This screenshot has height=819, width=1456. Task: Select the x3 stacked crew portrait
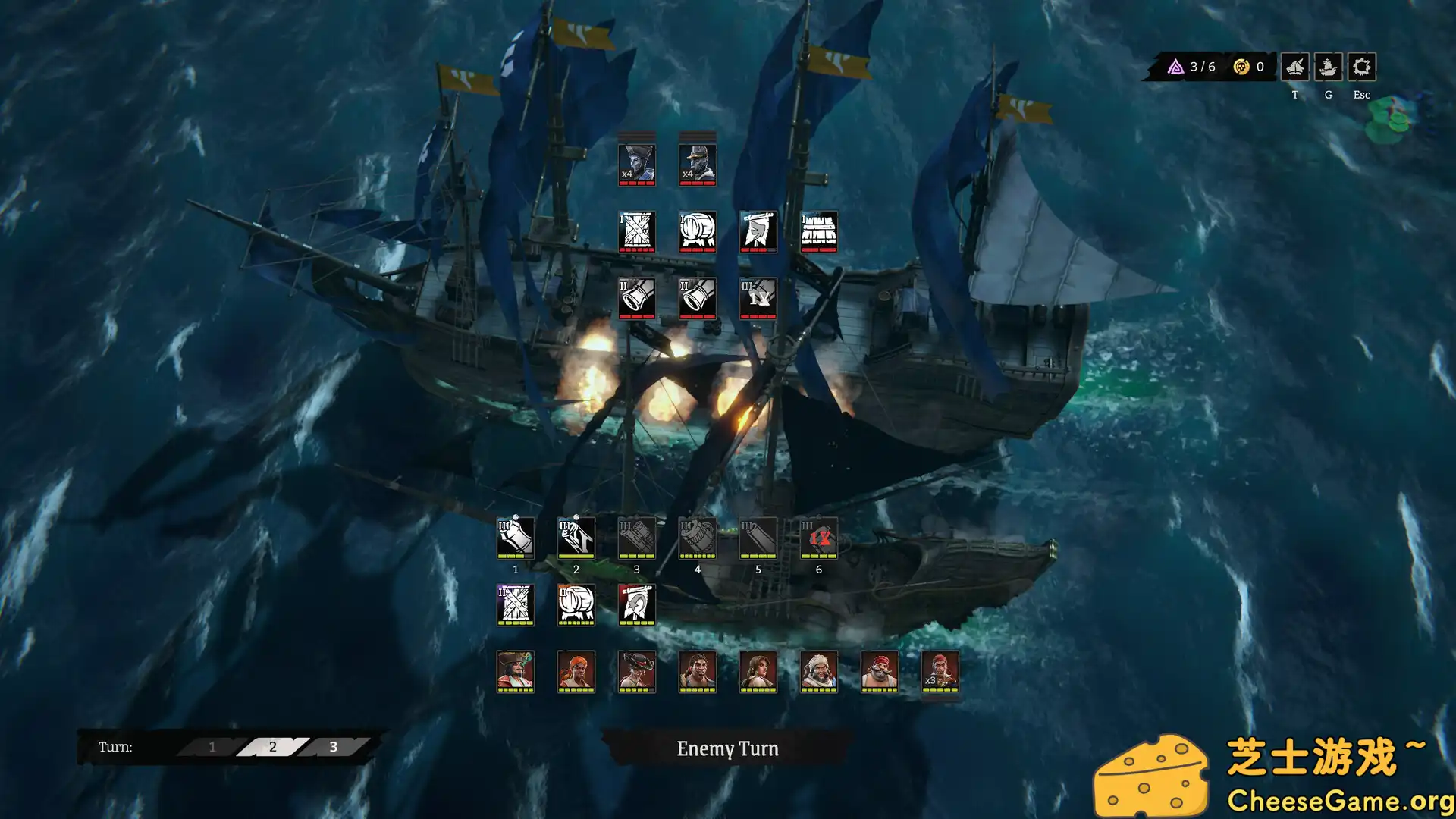940,671
